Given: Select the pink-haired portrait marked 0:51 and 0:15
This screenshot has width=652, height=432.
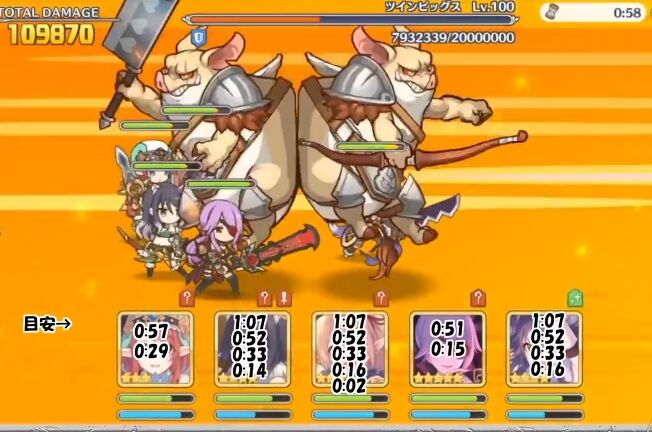Looking at the screenshot, I should (447, 349).
